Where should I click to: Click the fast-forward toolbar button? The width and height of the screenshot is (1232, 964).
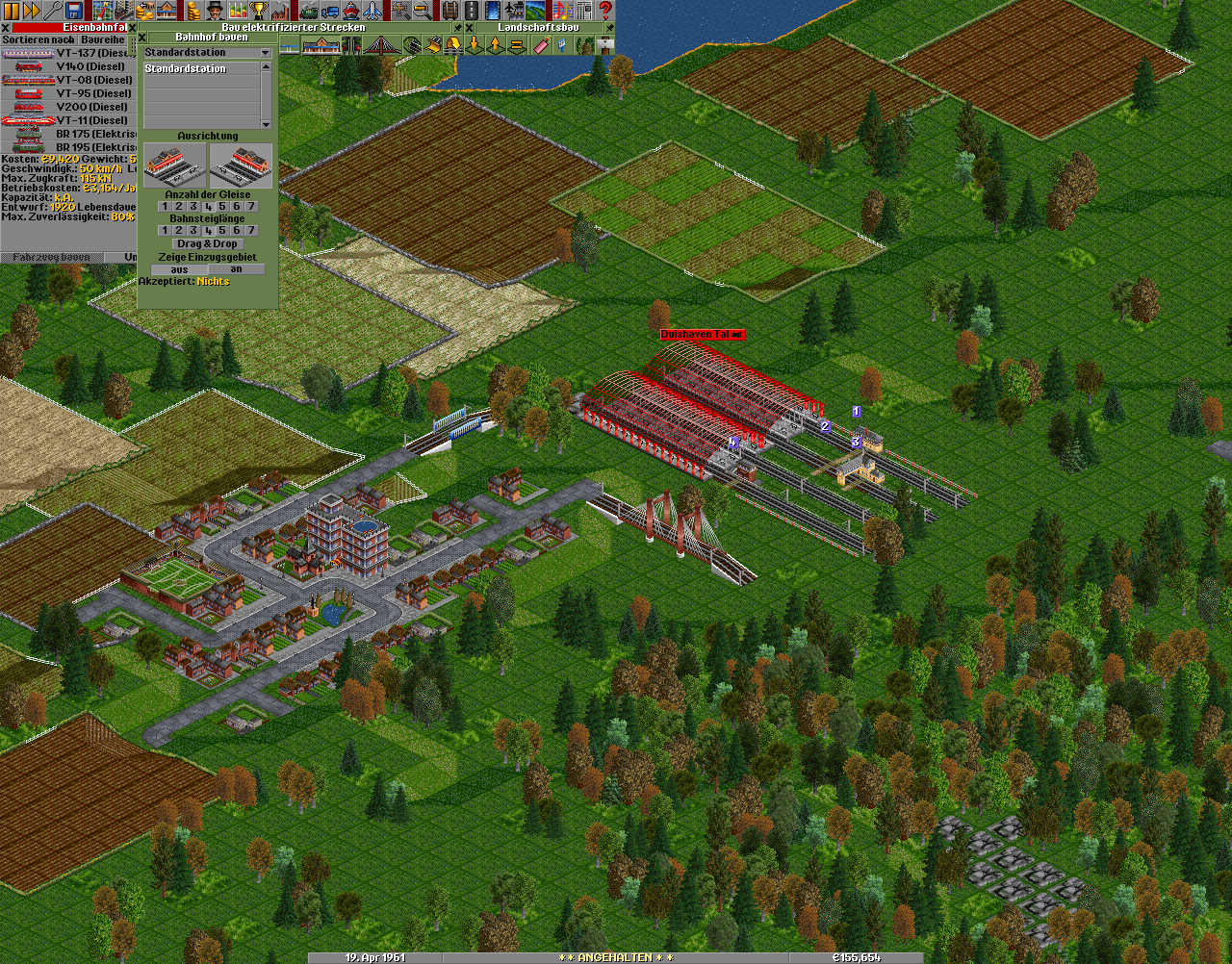coord(32,11)
